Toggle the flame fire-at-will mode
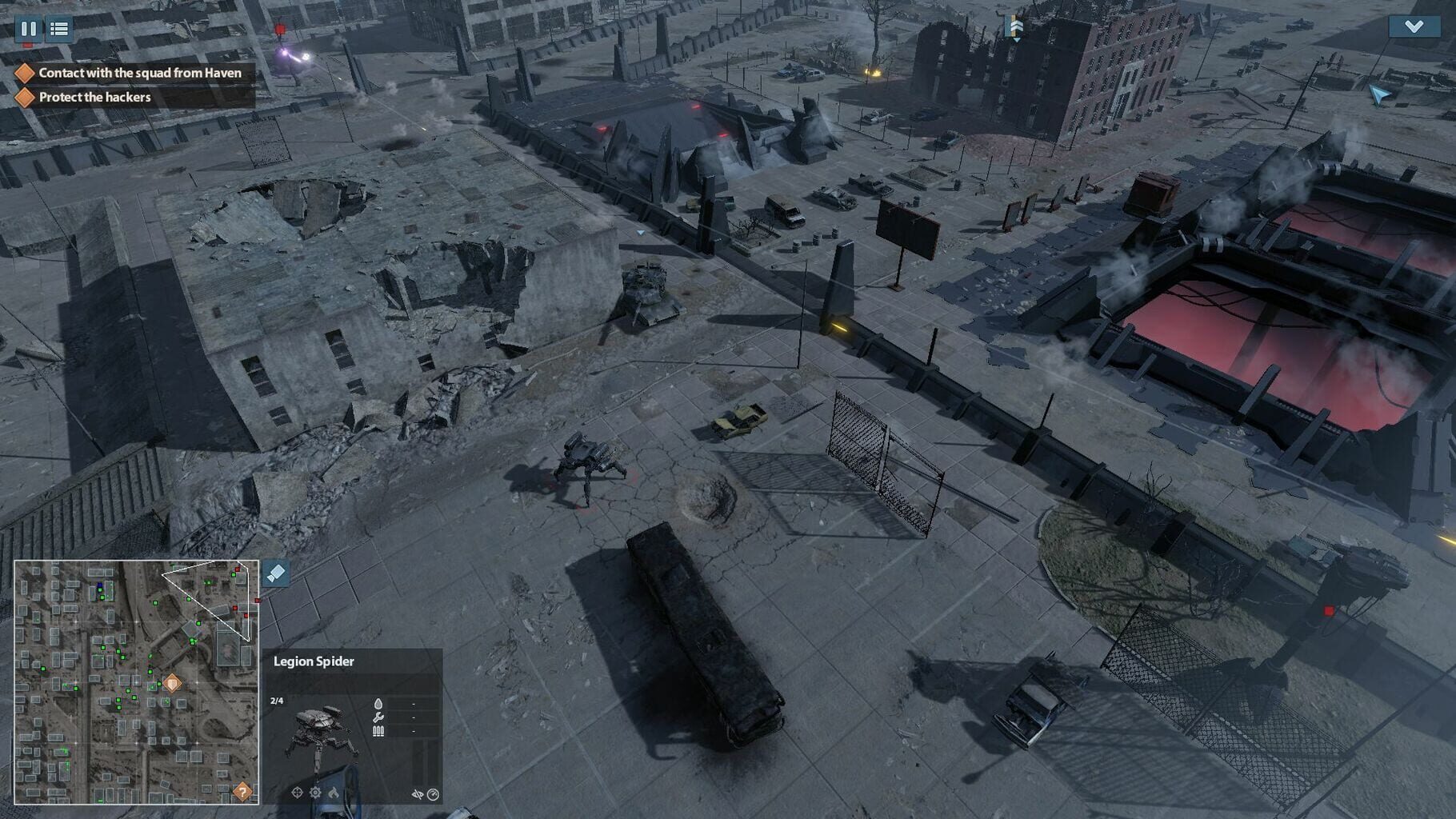Screen dimensions: 1456x819 pos(334,793)
